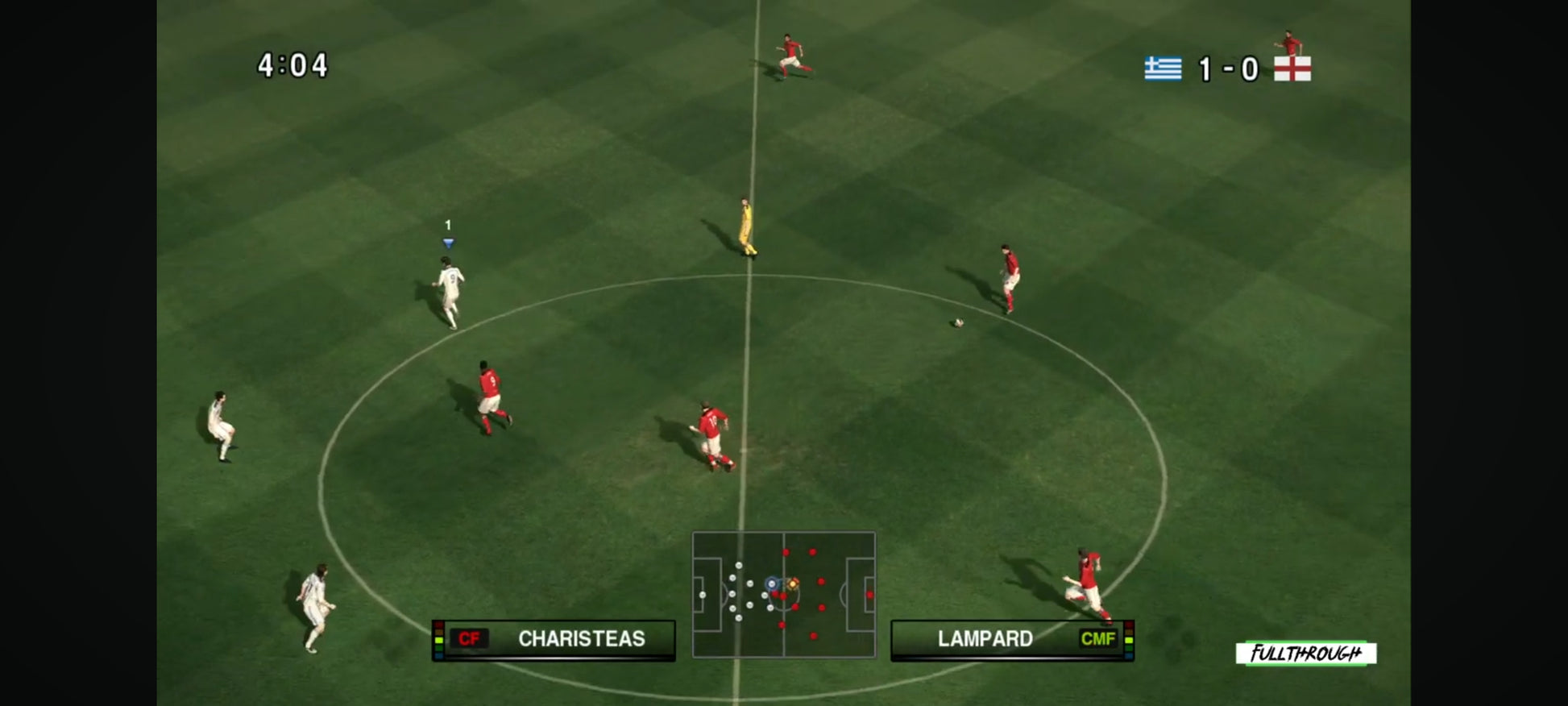Screen dimensions: 1568x706
Task: Click the Fullthrough watermark logo
Action: pyautogui.click(x=1305, y=653)
